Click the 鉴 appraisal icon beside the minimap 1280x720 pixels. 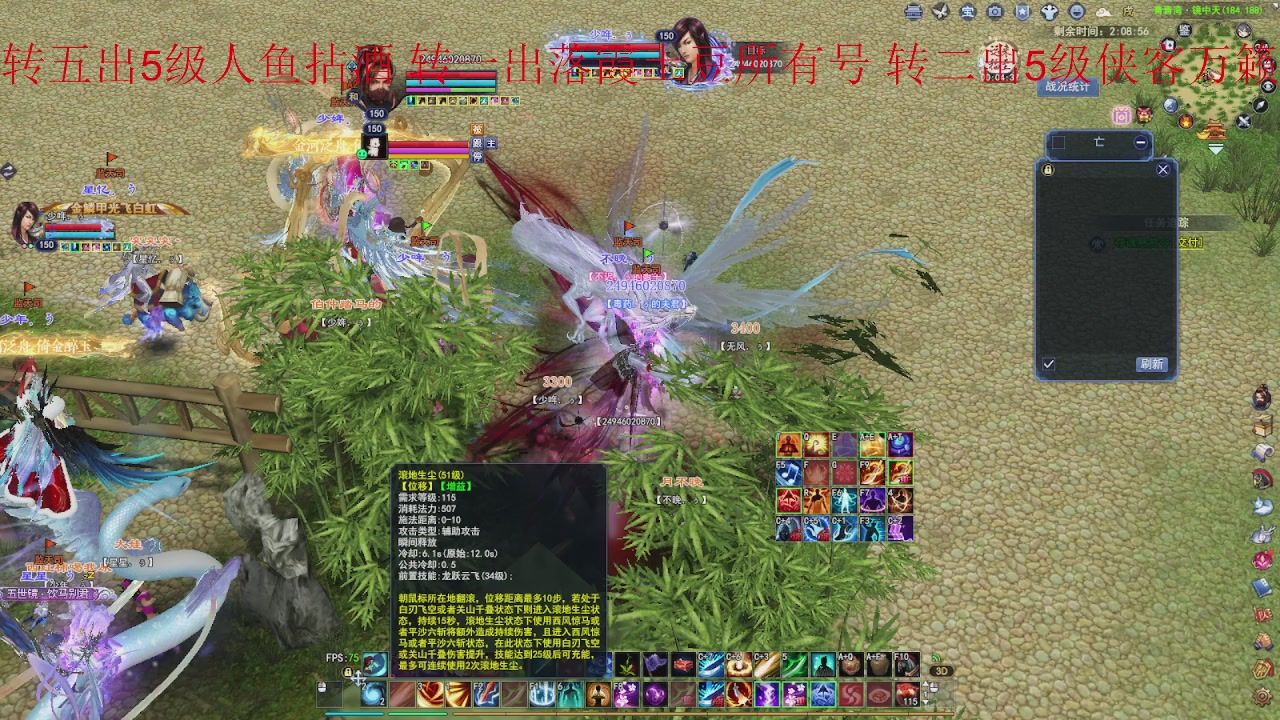(x=1185, y=30)
